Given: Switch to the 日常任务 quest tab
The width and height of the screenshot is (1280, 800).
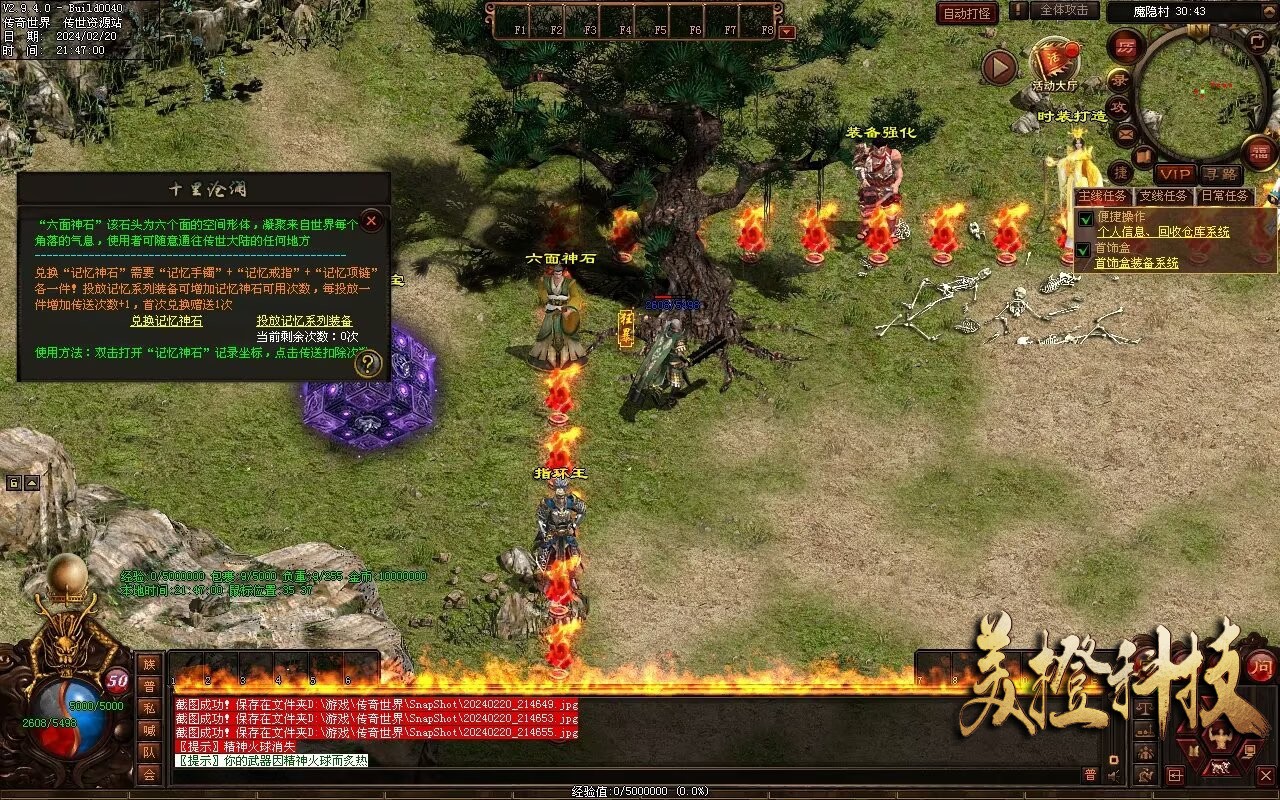Looking at the screenshot, I should click(x=1225, y=196).
